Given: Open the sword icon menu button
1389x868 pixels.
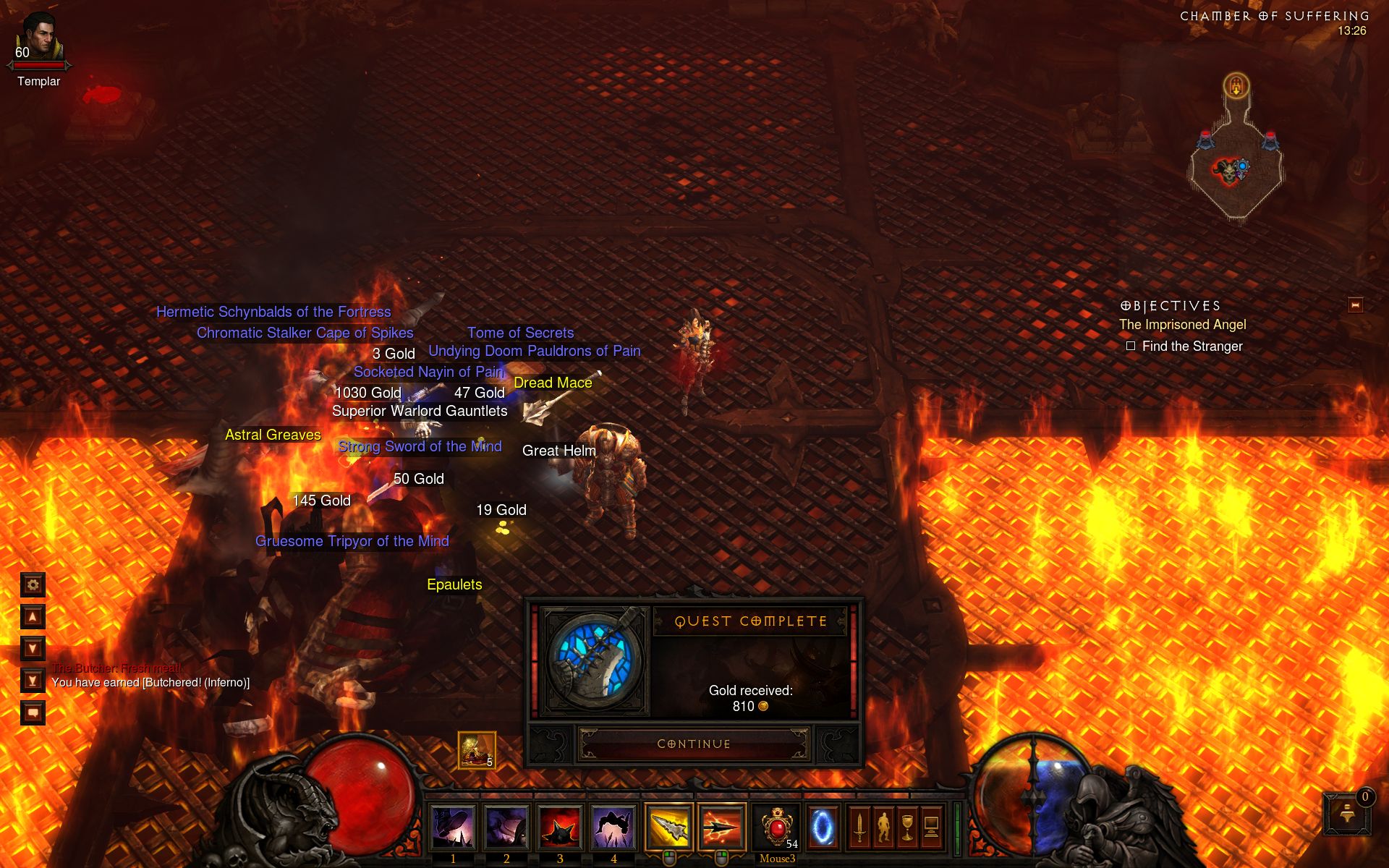Looking at the screenshot, I should [x=859, y=827].
